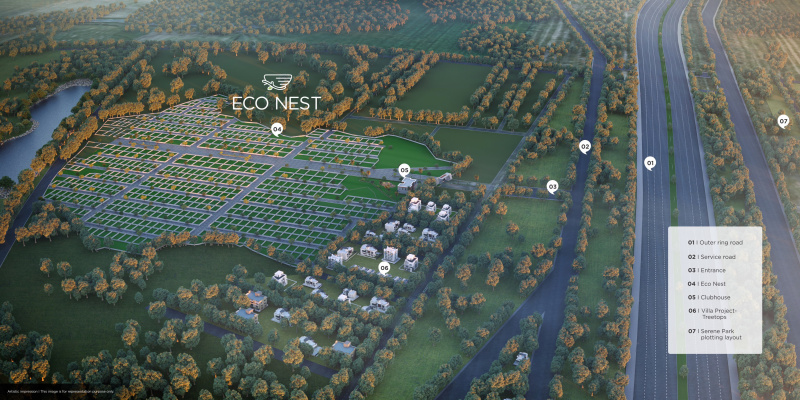Click map marker 02 pin

tap(585, 146)
